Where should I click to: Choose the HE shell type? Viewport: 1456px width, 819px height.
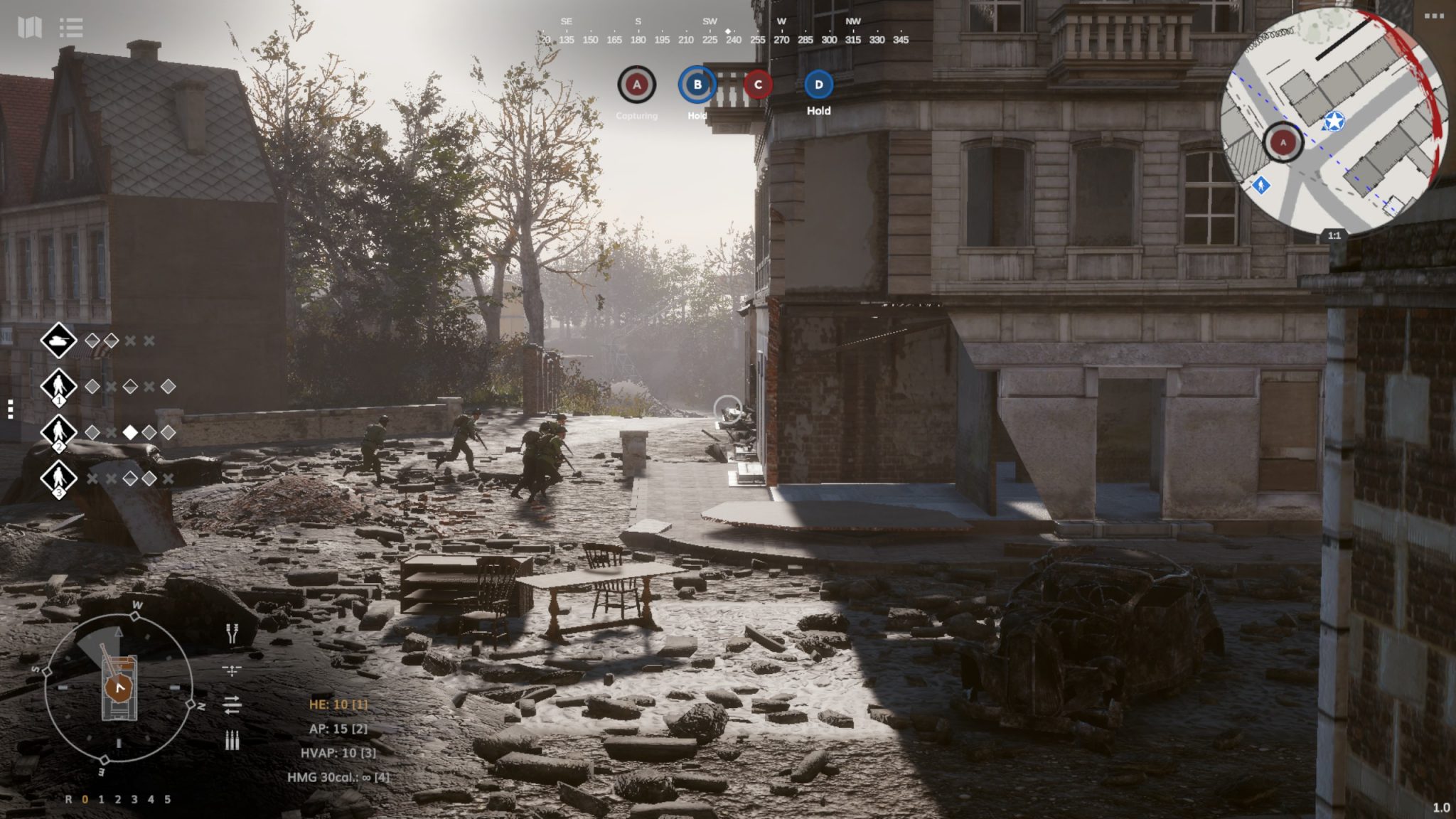point(338,705)
